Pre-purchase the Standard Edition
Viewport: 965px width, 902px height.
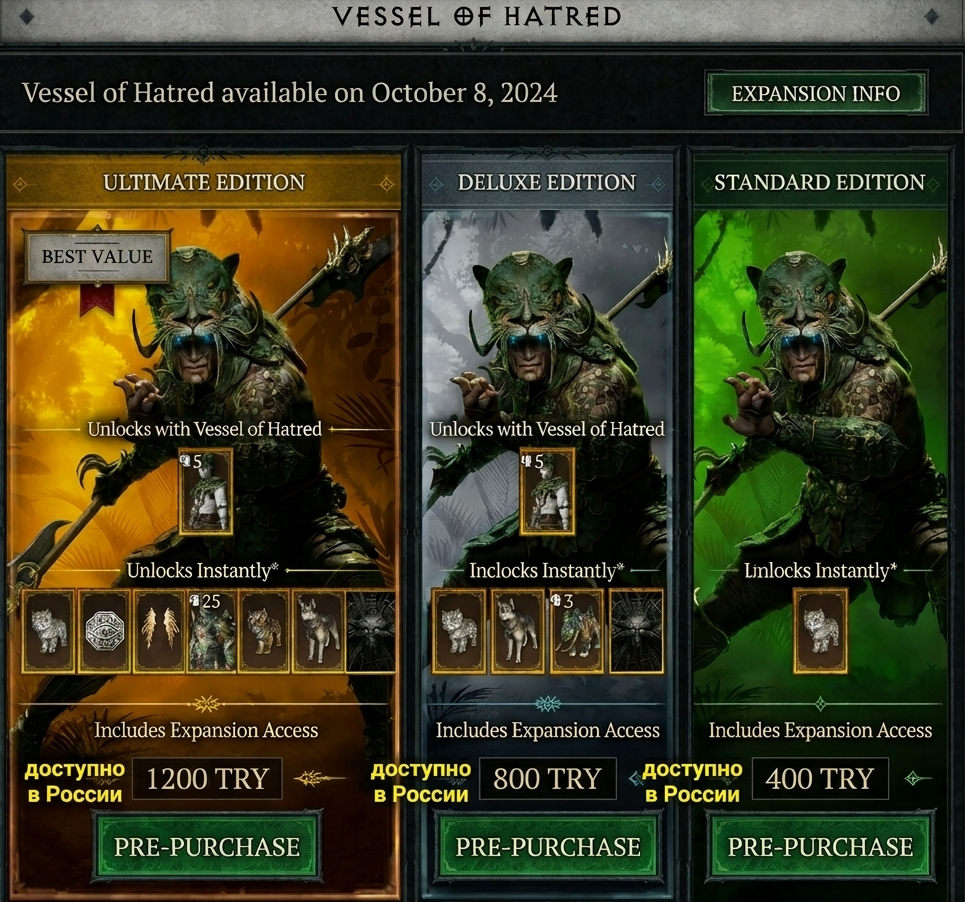tap(820, 847)
